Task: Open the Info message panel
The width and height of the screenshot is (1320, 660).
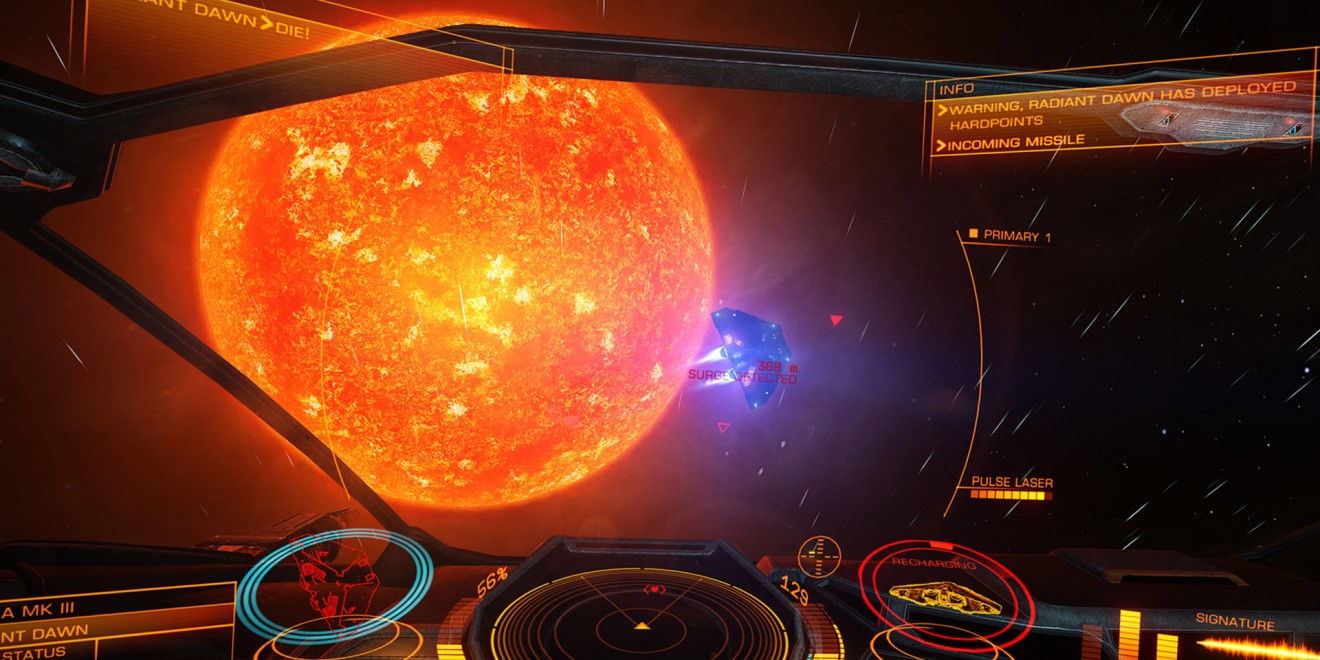Action: point(1120,115)
